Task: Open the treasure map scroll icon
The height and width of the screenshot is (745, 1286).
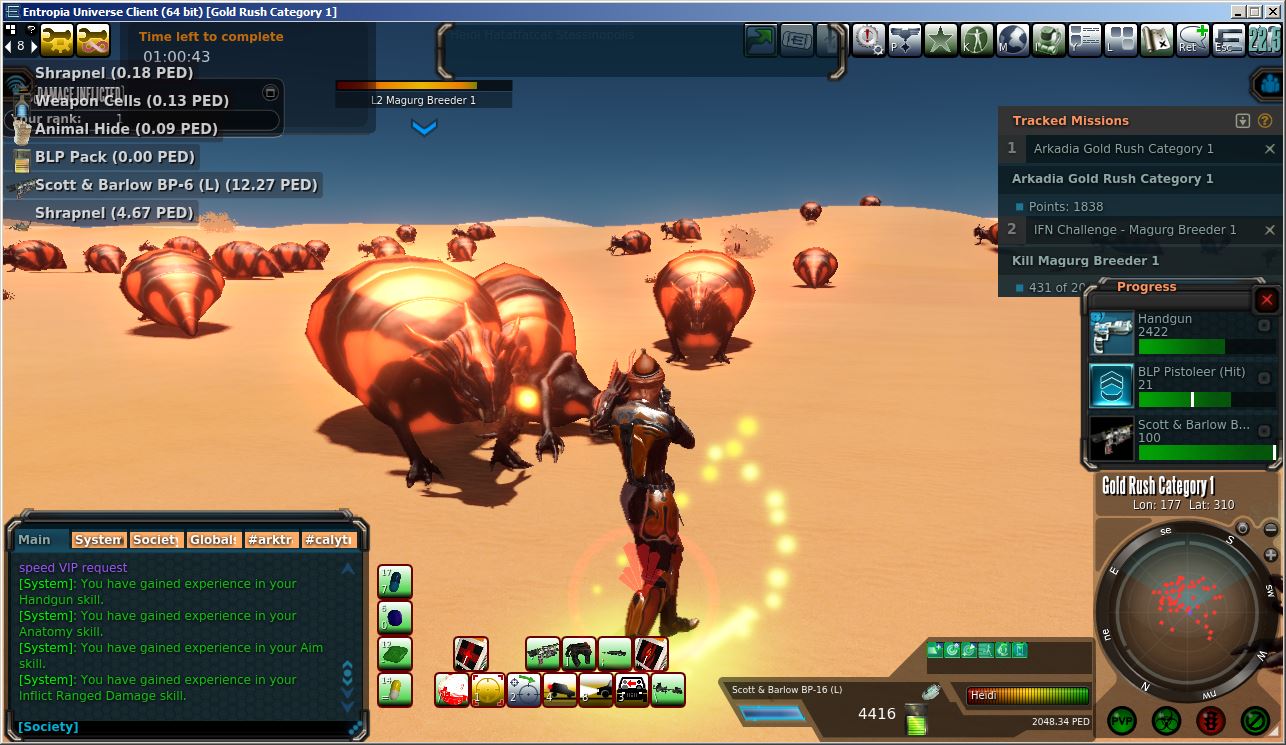Action: click(1156, 40)
